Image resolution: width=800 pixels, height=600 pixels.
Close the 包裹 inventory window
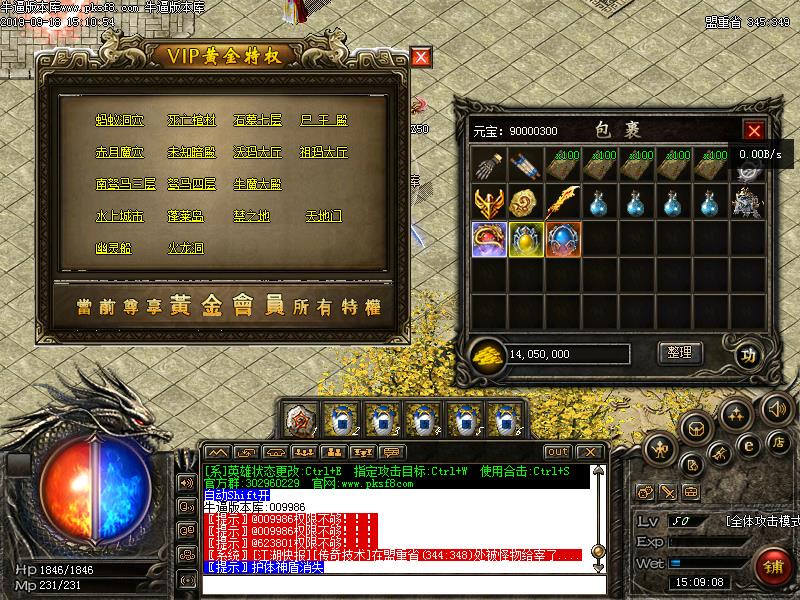point(754,130)
